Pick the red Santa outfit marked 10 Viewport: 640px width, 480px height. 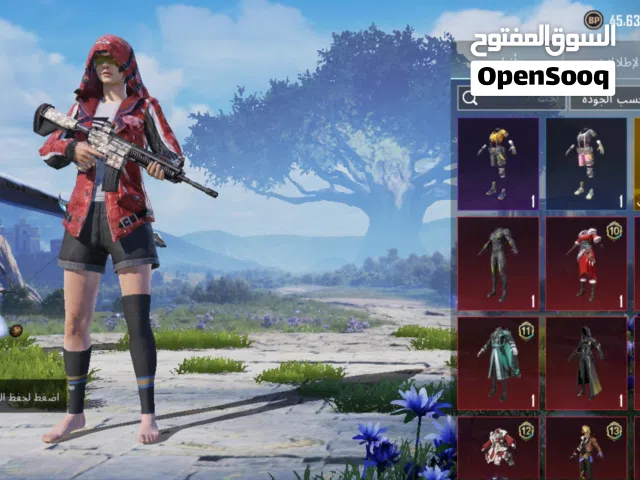(586, 263)
